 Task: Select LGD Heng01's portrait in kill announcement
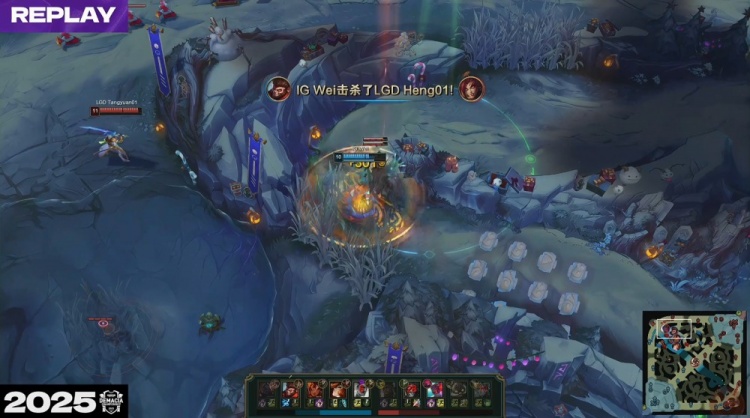click(471, 88)
